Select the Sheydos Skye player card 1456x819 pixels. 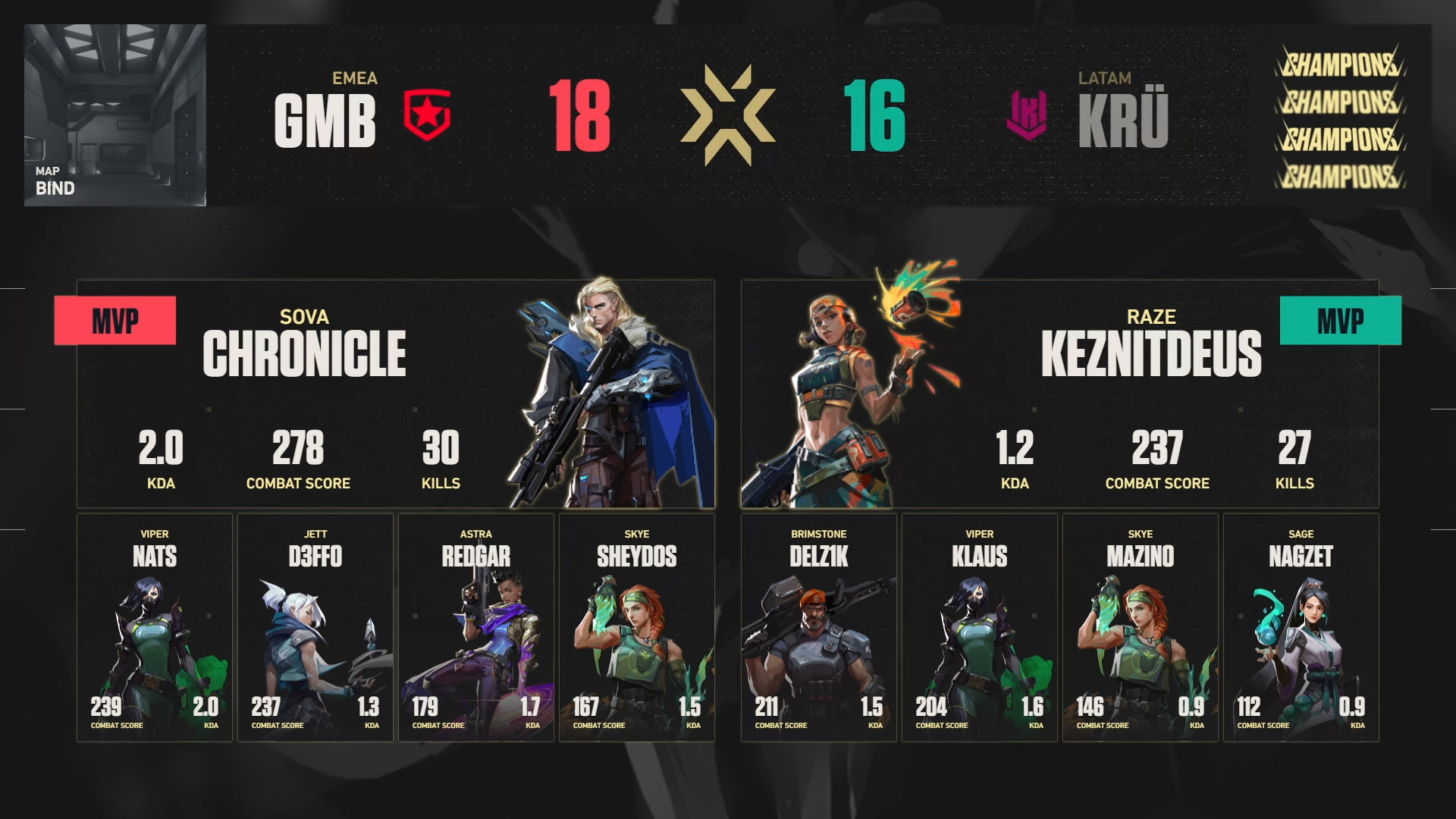pyautogui.click(x=637, y=627)
